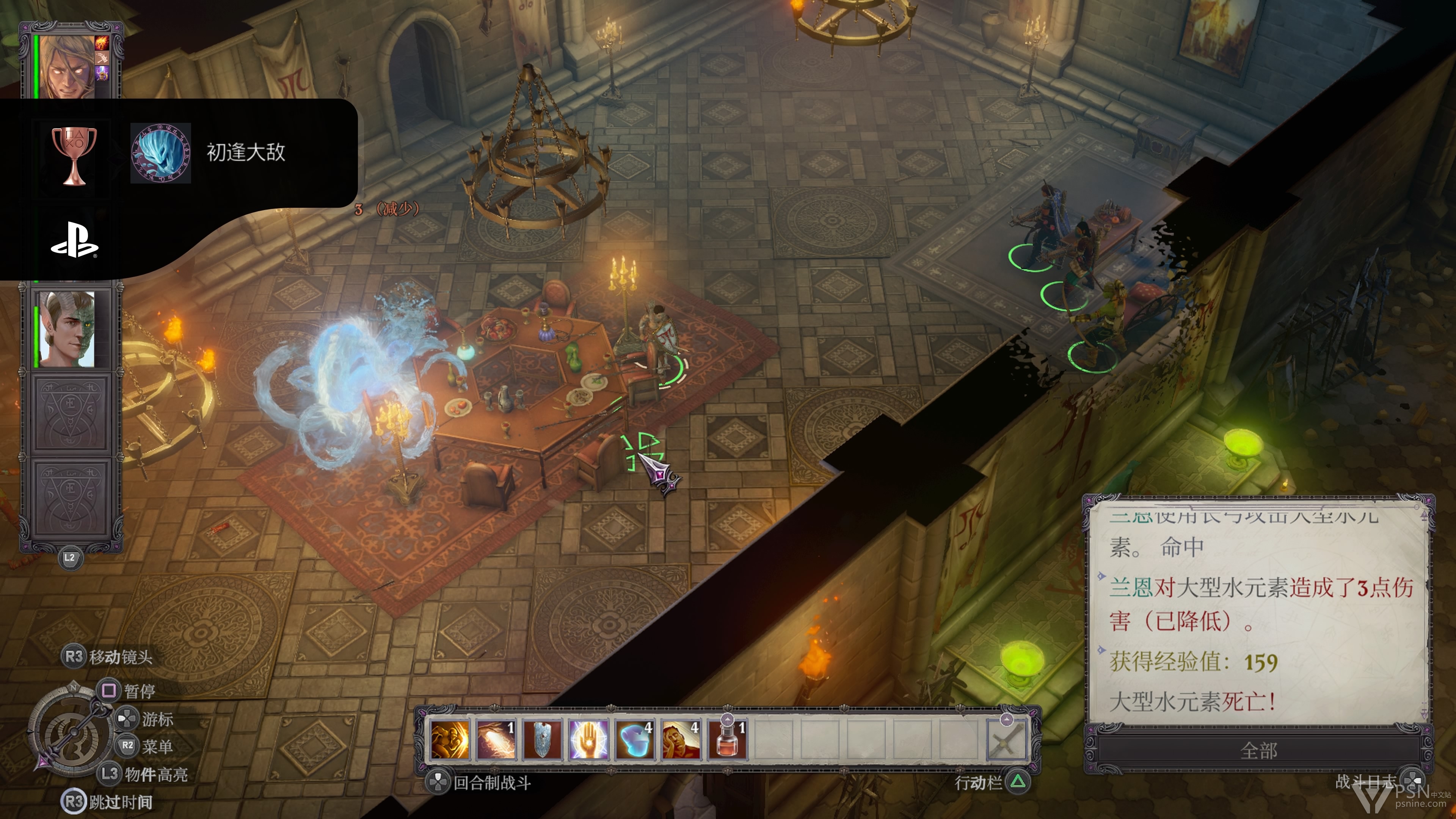The width and height of the screenshot is (1456, 819).
Task: Activate the radiant golden hand spell
Action: point(589,739)
